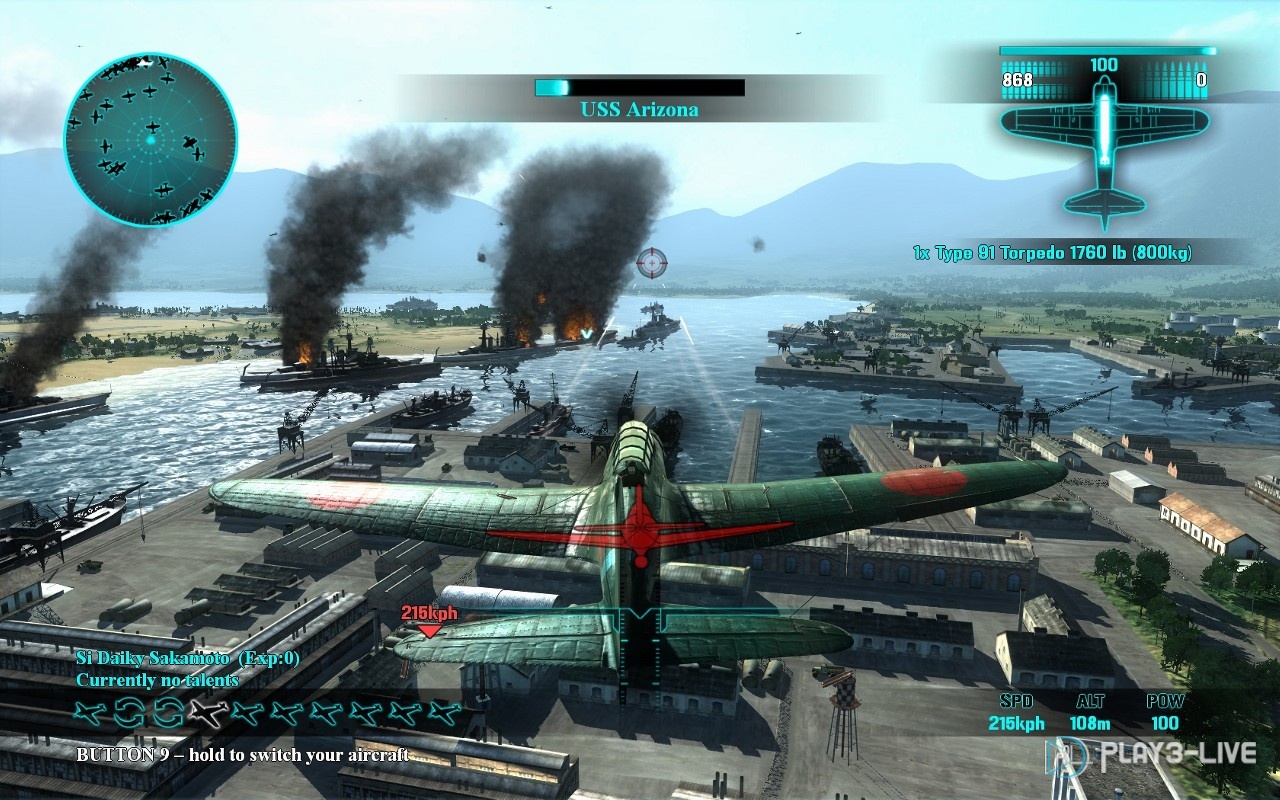
Task: Click the last aircraft icon in the squadron row
Action: pyautogui.click(x=443, y=712)
